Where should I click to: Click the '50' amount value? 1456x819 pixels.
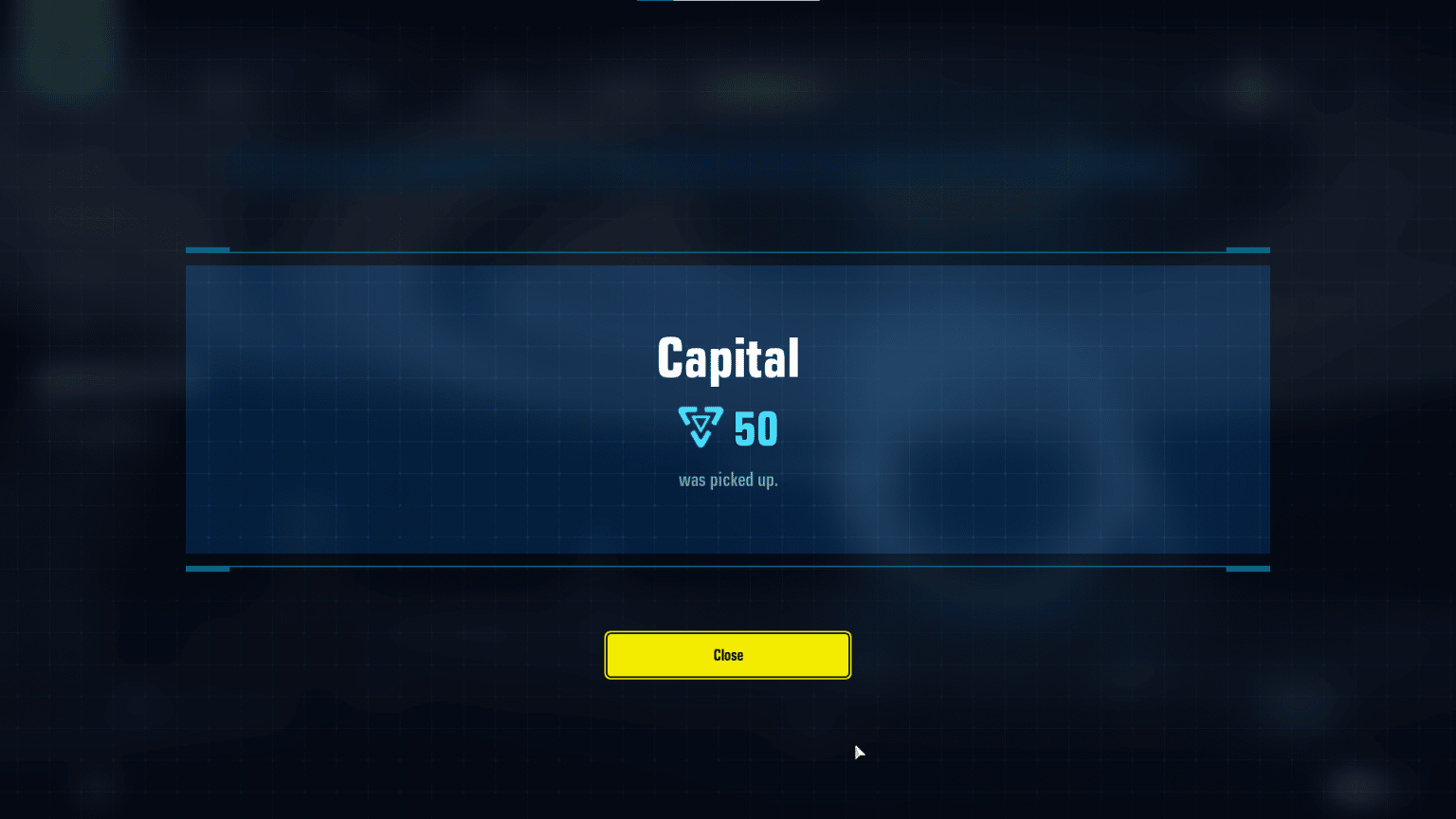[x=754, y=428]
